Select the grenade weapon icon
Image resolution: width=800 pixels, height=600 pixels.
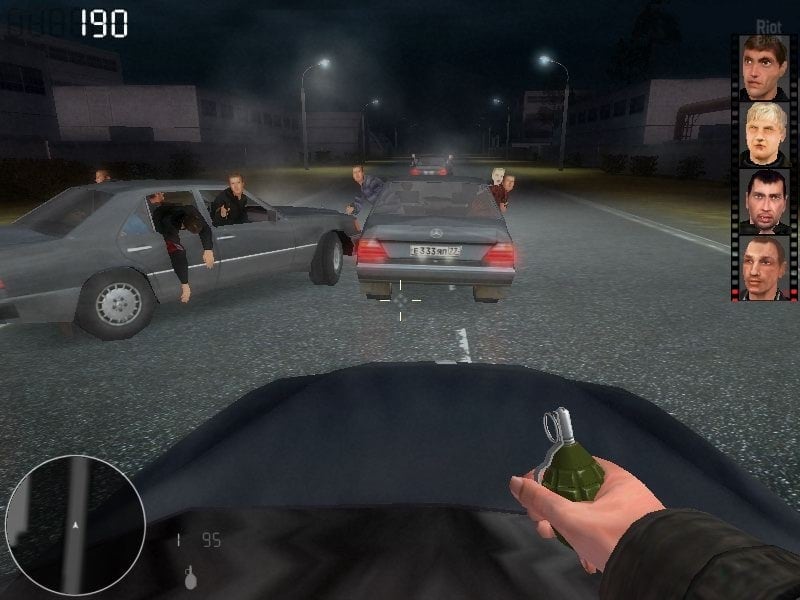point(189,576)
